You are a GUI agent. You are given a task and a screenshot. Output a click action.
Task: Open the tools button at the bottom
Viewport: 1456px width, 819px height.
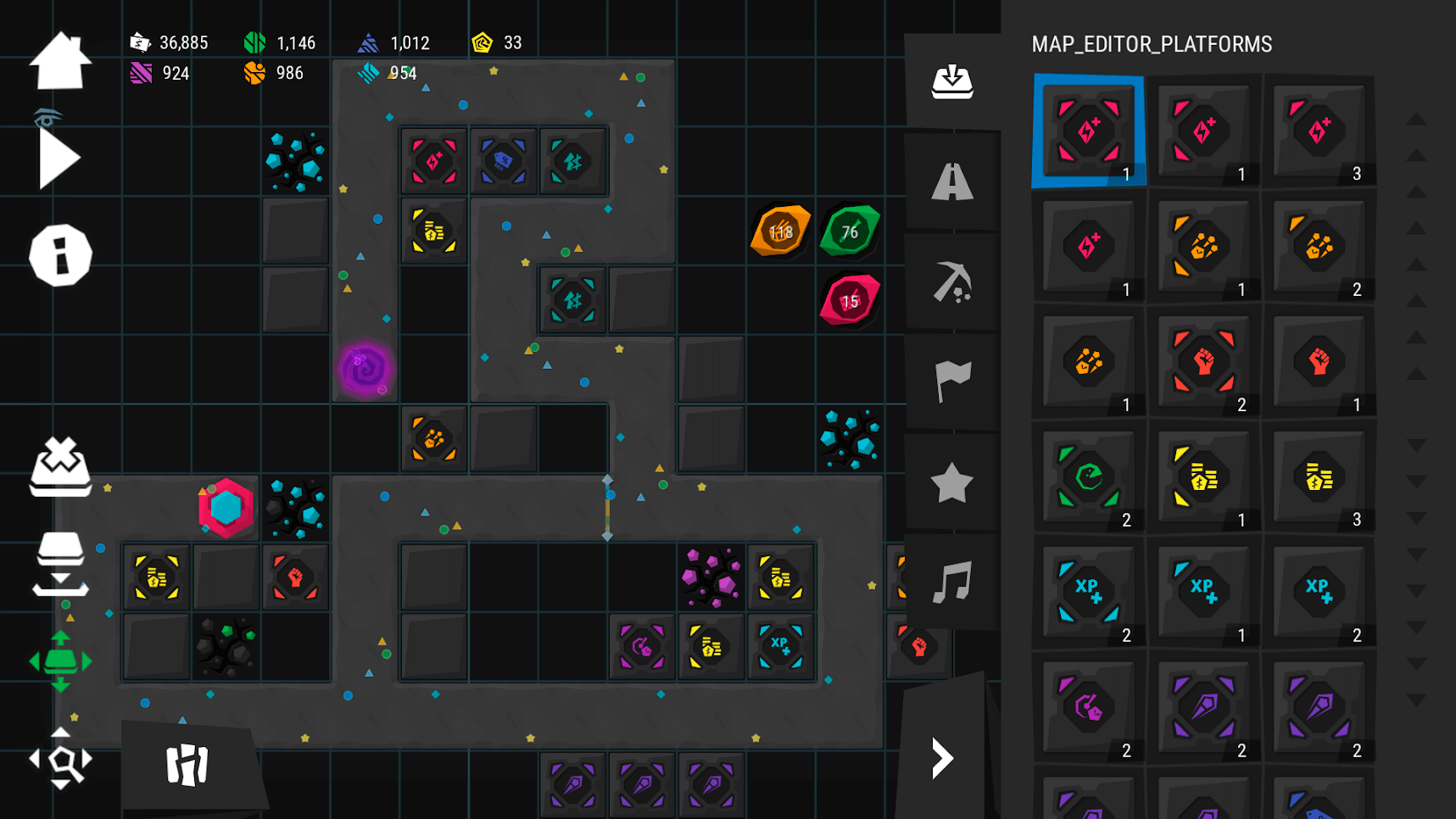[x=187, y=765]
